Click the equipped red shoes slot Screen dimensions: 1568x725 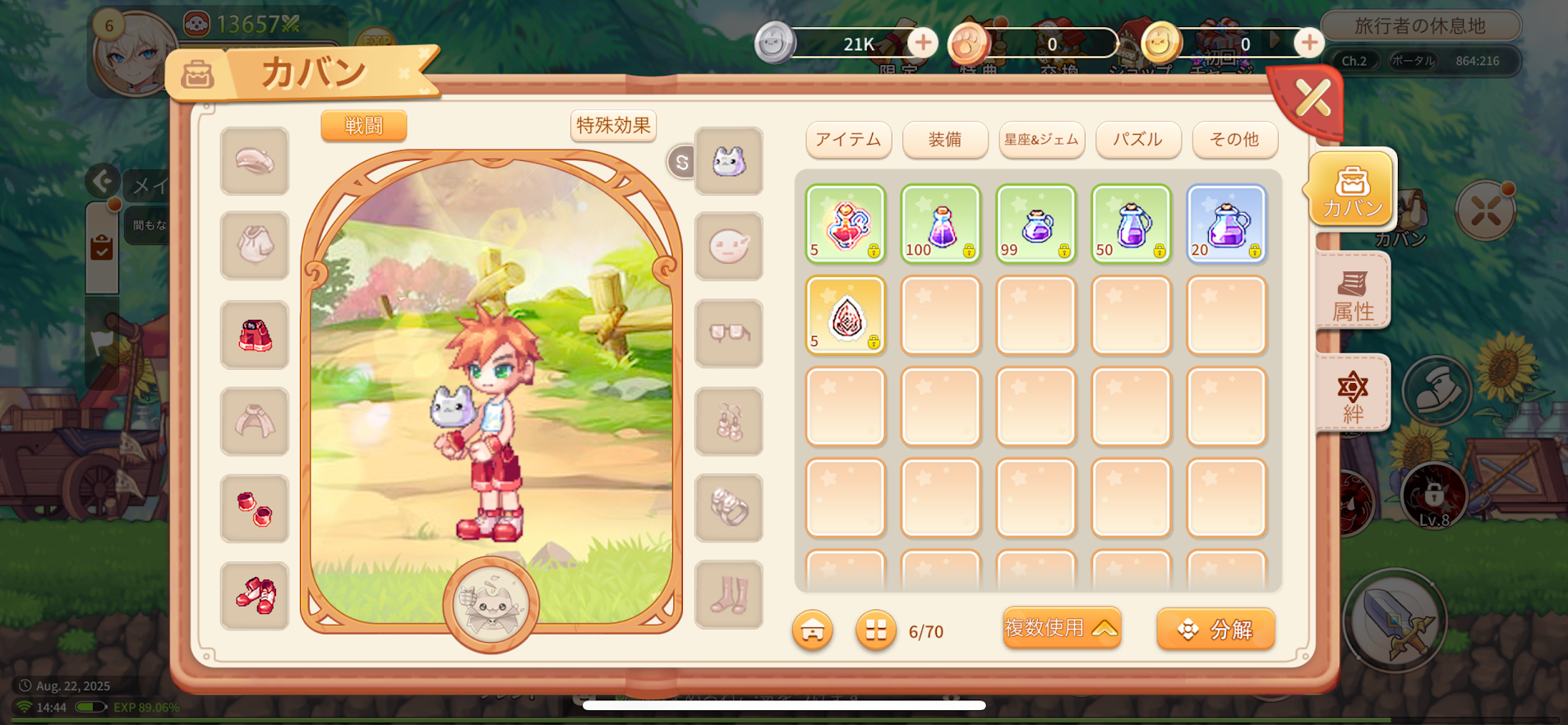(x=255, y=596)
